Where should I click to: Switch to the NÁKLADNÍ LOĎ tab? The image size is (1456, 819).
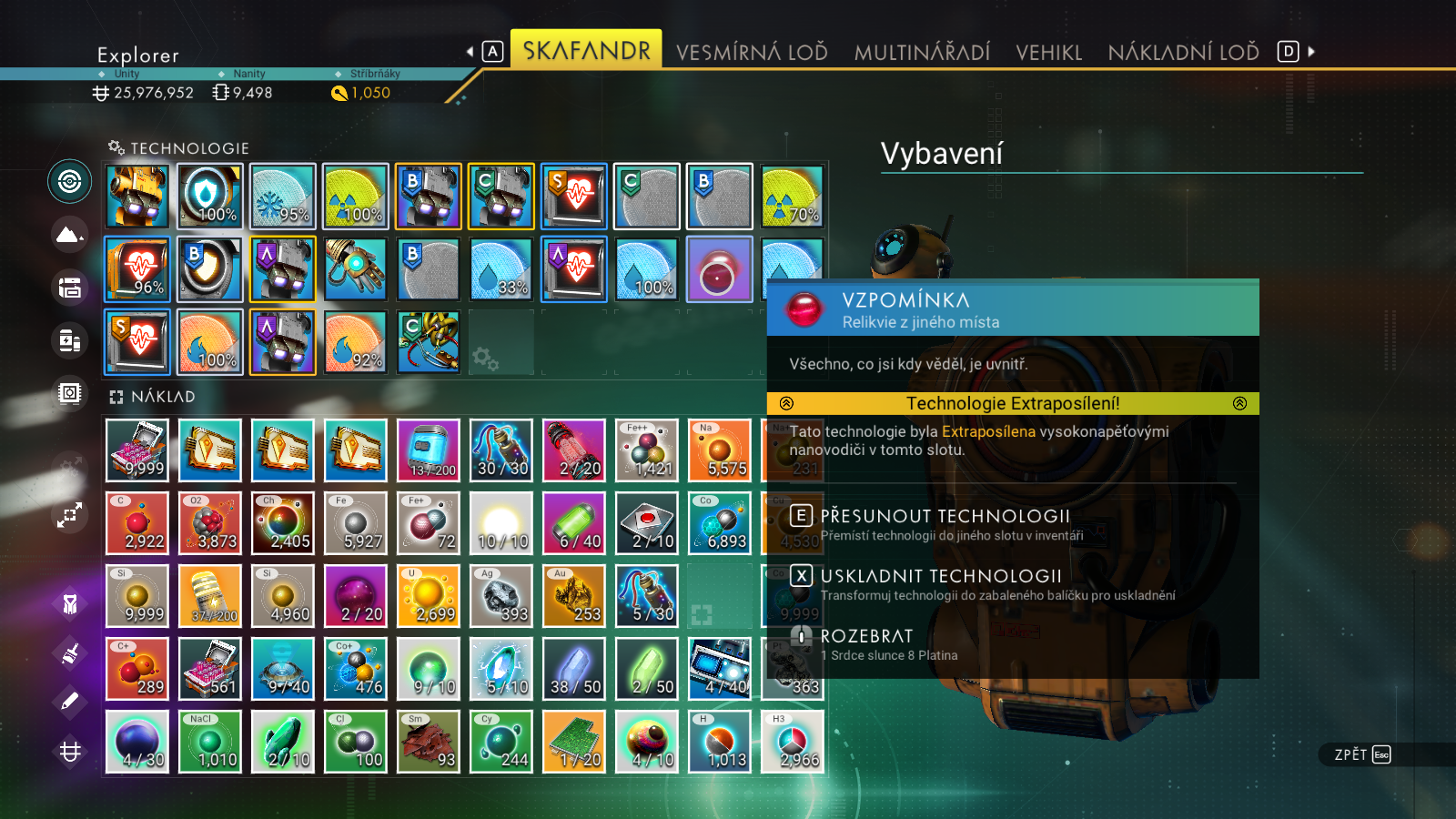(1183, 52)
